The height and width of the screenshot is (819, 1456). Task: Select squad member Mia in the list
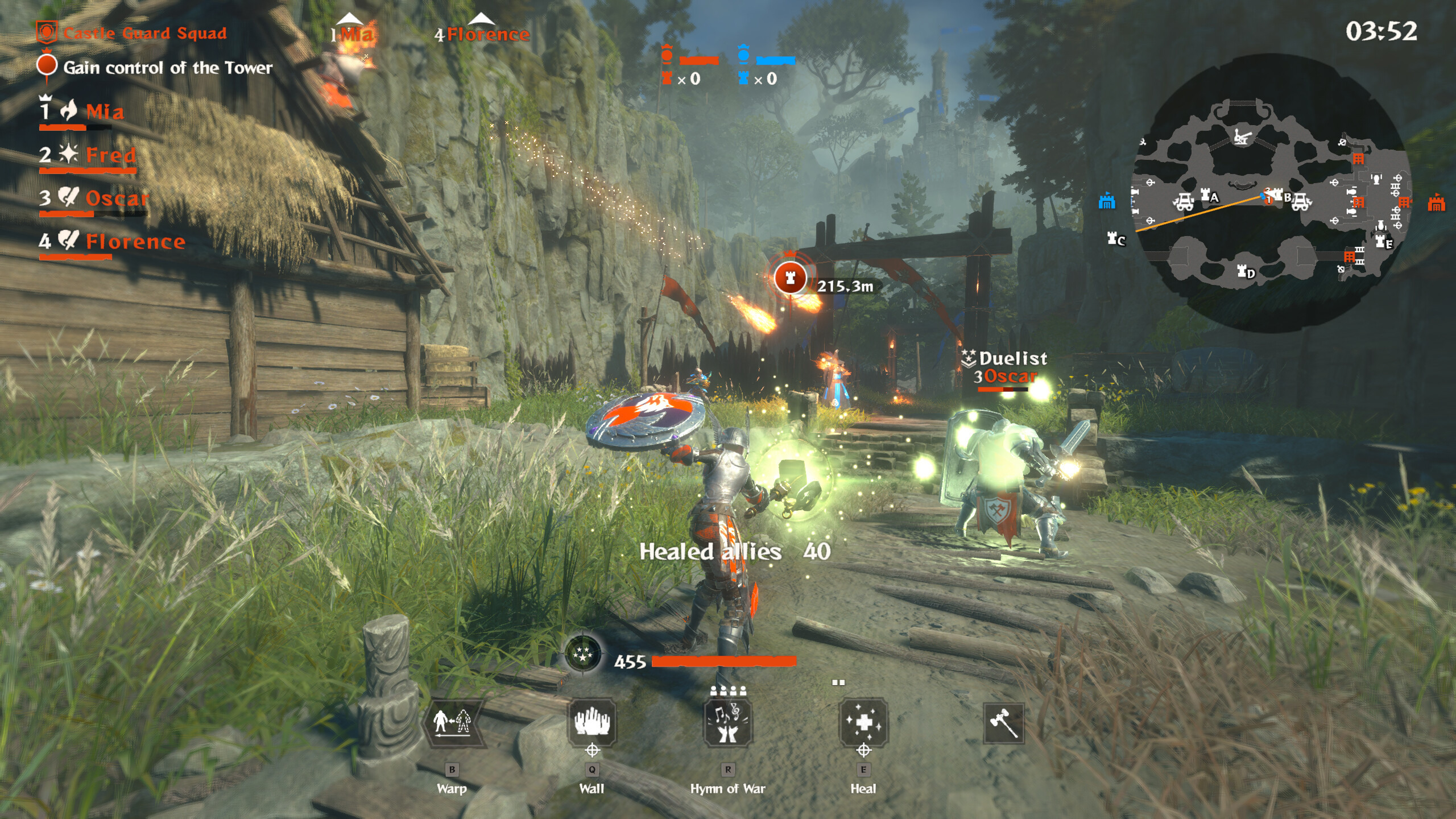tap(105, 111)
